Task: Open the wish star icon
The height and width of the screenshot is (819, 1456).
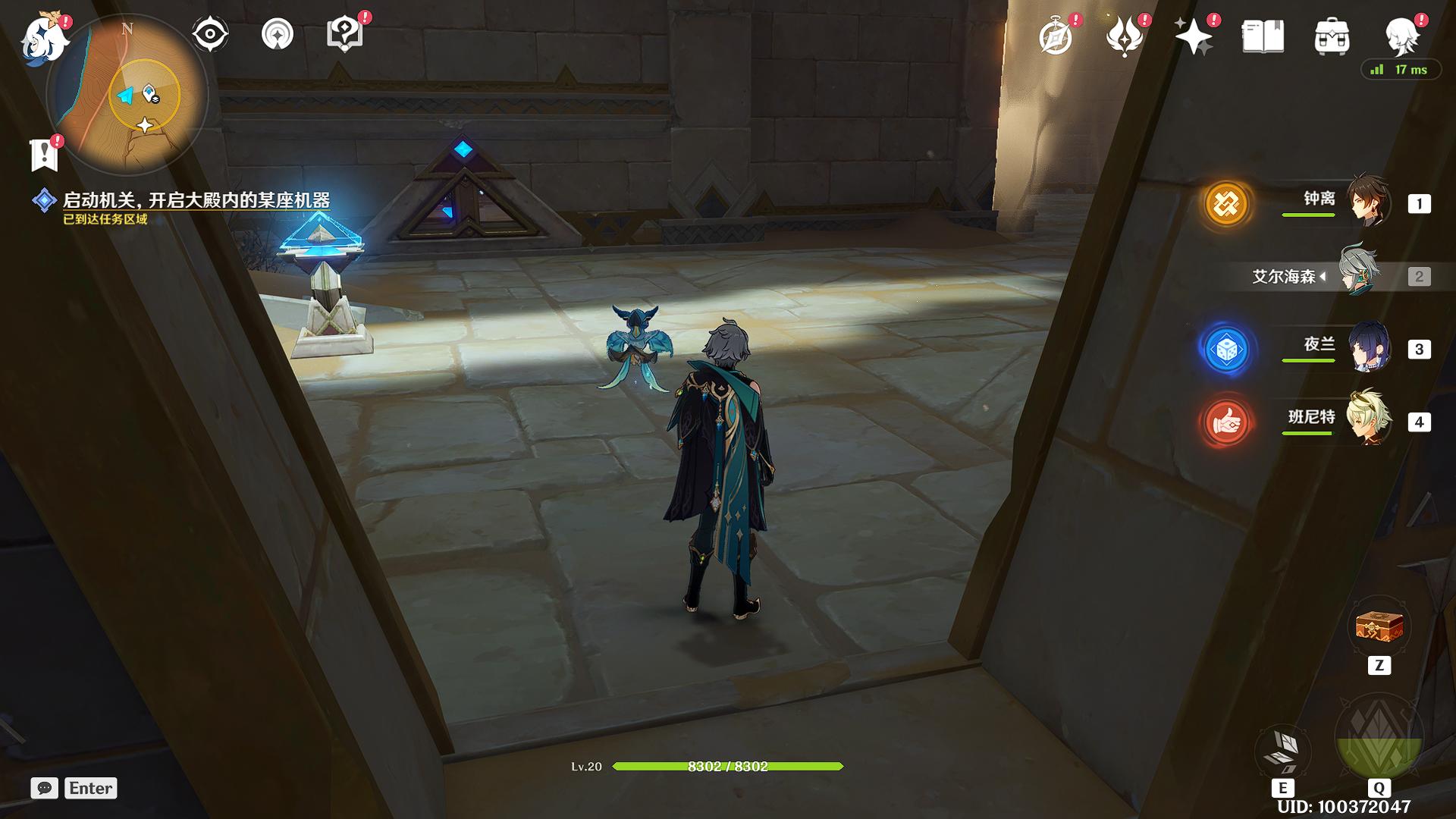Action: (x=1193, y=36)
